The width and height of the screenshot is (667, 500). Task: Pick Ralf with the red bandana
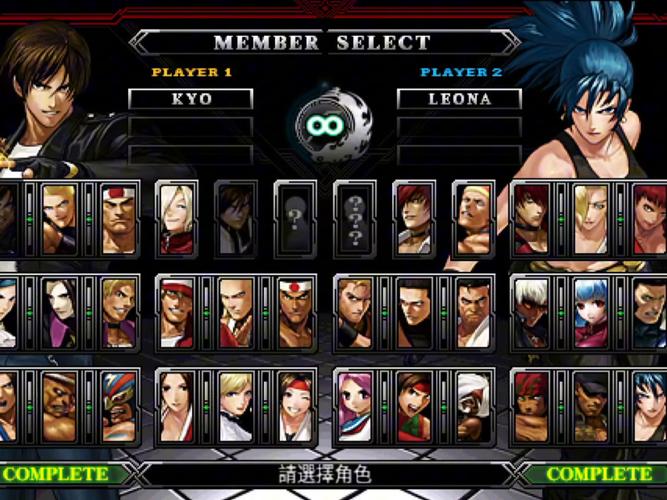(x=531, y=407)
